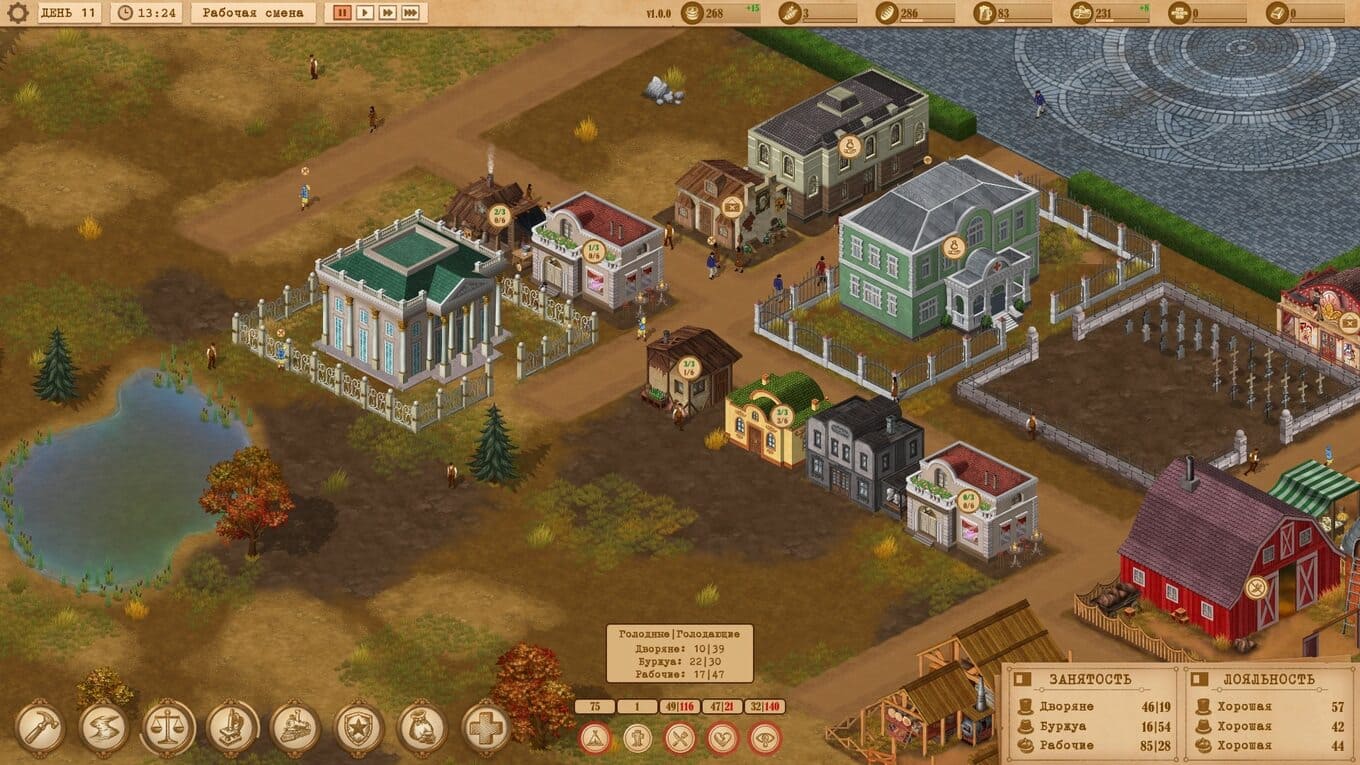Open the anvil industry menu

[x=104, y=727]
